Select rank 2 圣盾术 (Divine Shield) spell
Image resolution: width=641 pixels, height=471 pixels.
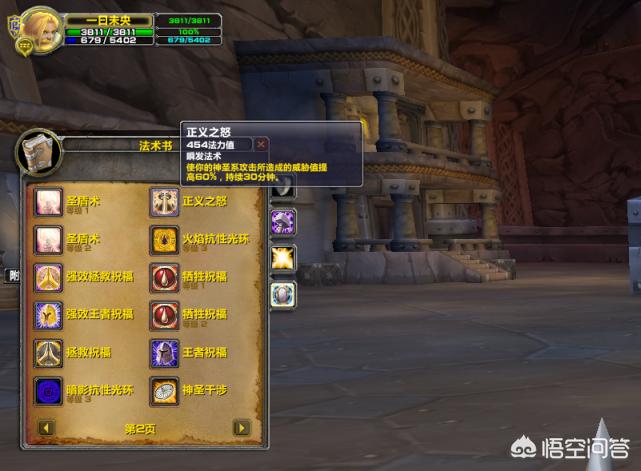(48, 239)
